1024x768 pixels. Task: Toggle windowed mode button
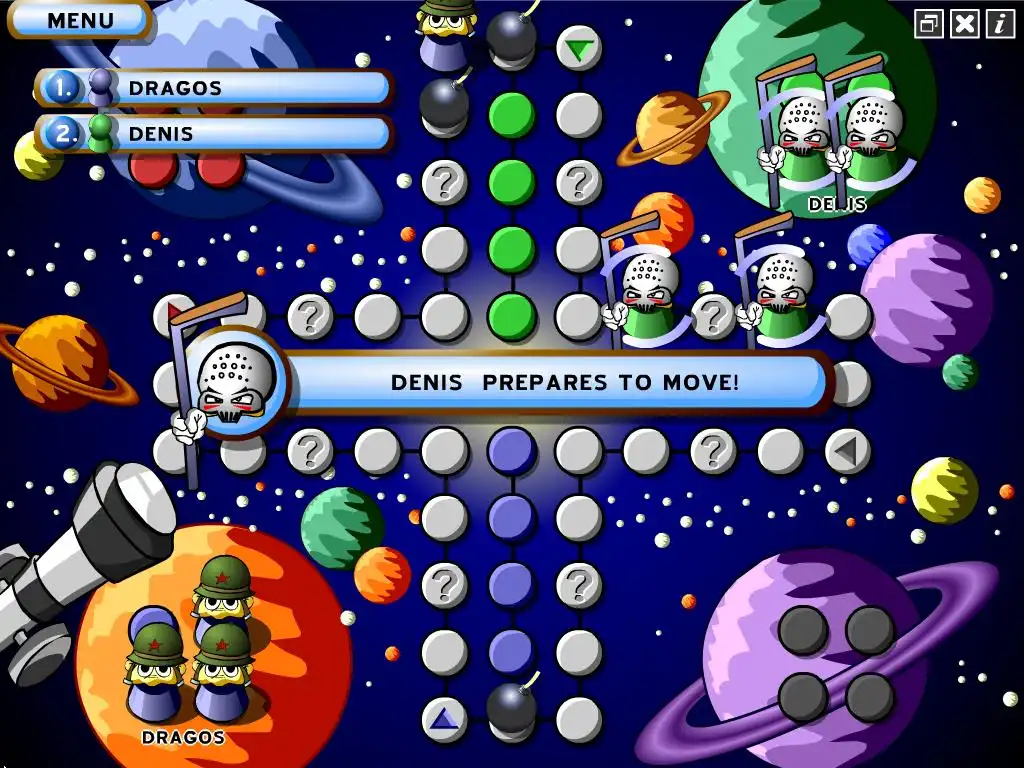tap(930, 24)
